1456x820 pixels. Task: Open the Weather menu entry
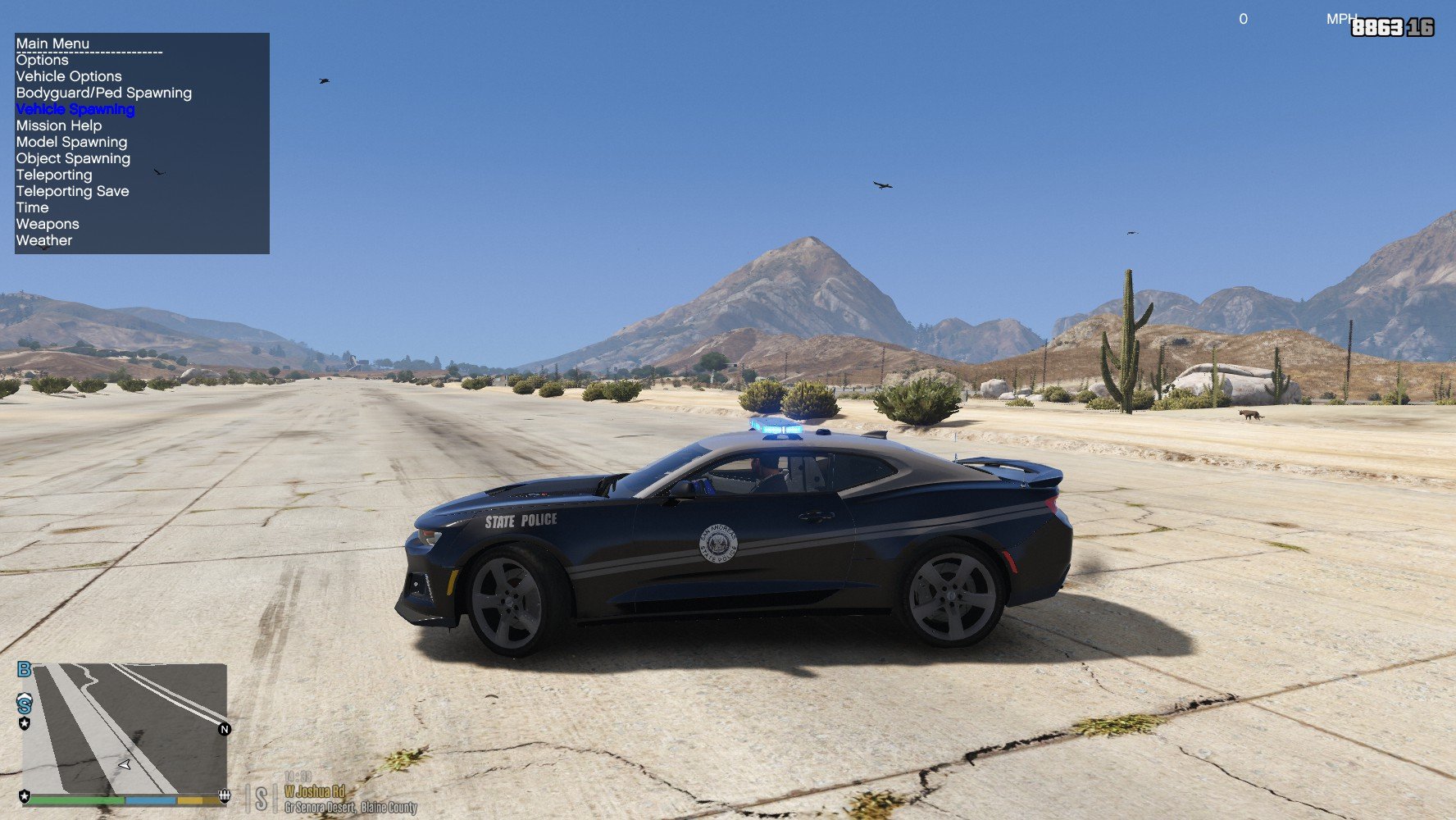44,240
